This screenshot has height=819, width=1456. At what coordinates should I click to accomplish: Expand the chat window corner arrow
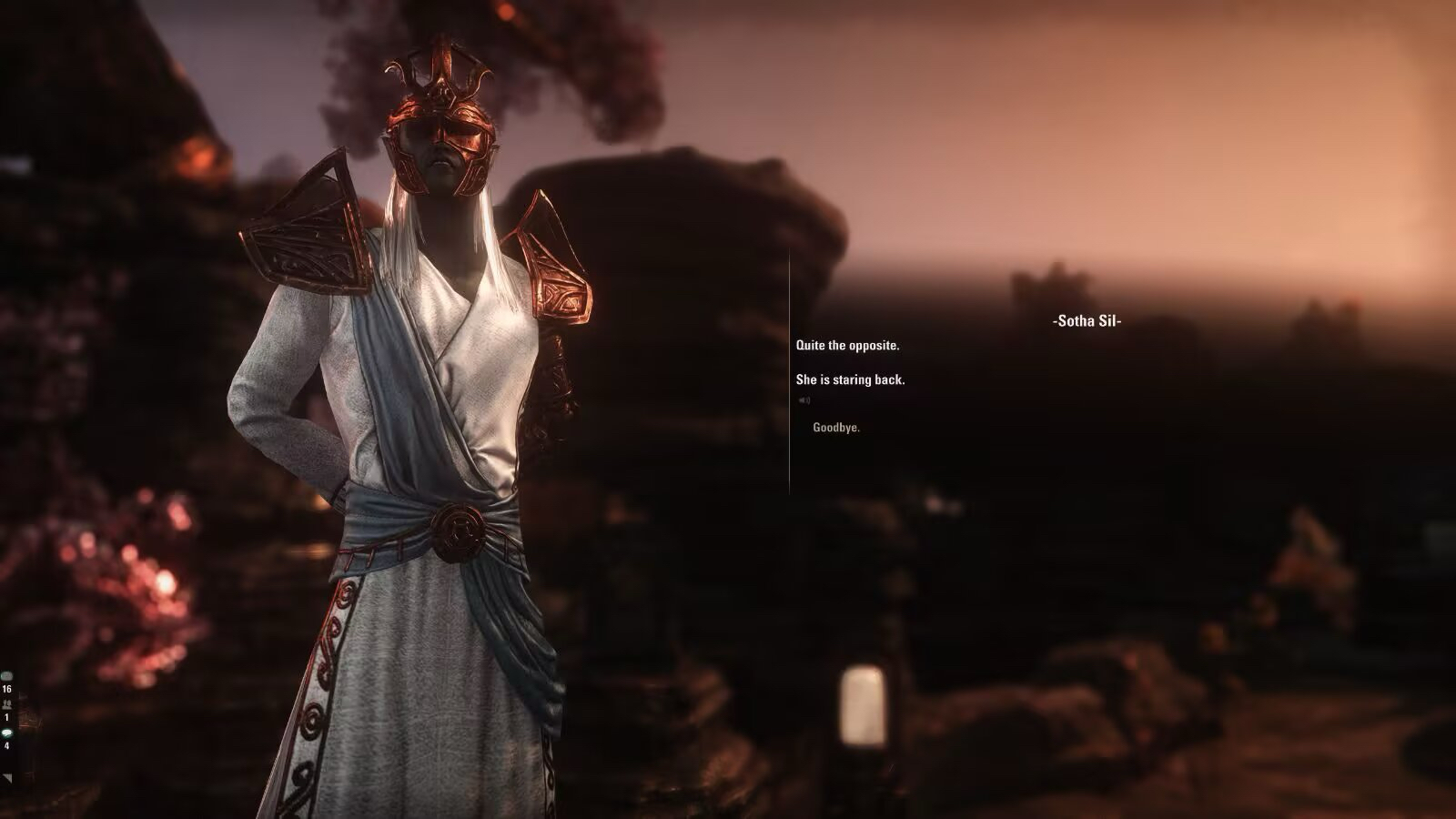pyautogui.click(x=7, y=778)
